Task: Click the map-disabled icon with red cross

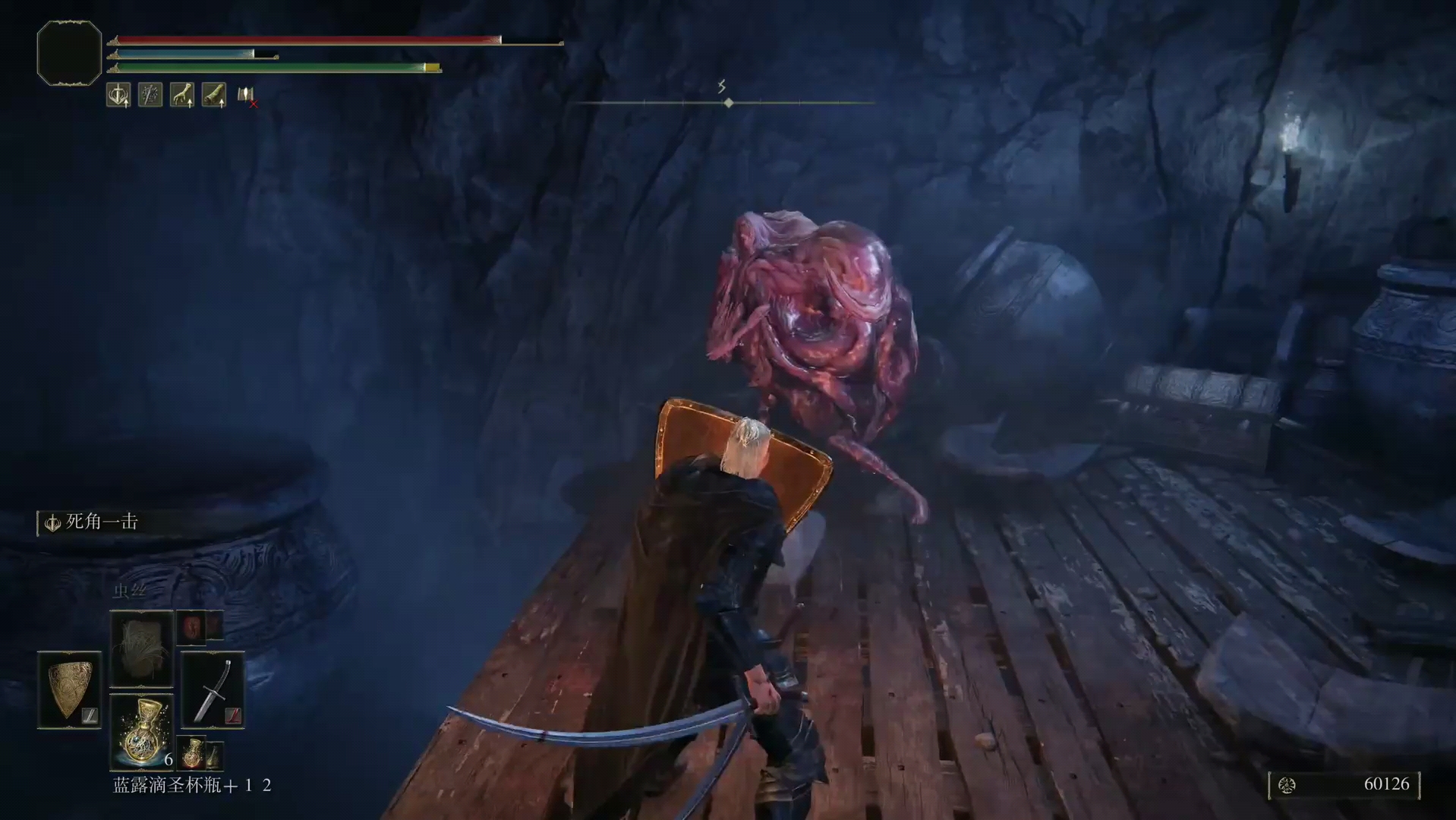Action: pyautogui.click(x=247, y=96)
